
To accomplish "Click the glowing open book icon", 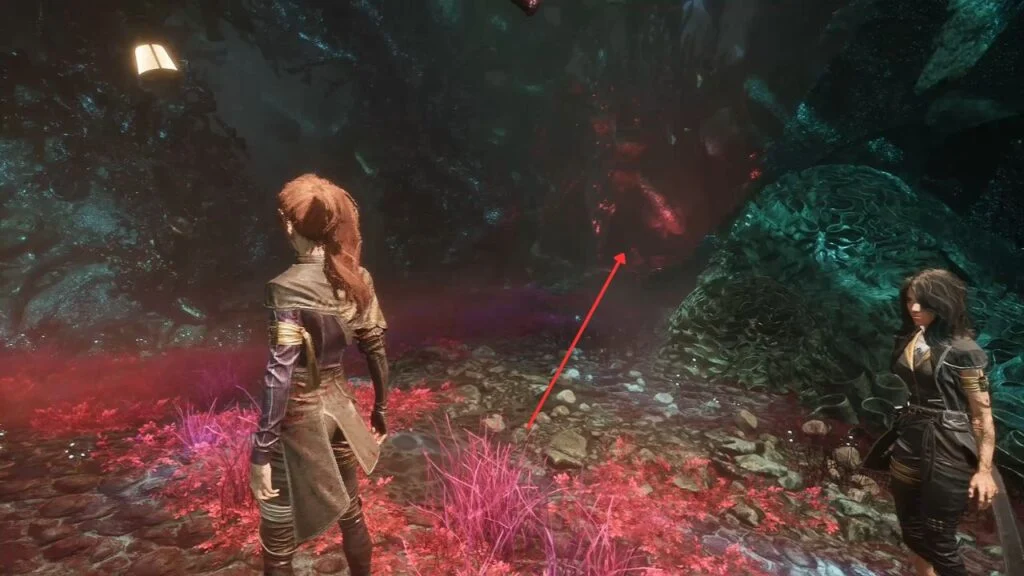I will click(x=155, y=59).
